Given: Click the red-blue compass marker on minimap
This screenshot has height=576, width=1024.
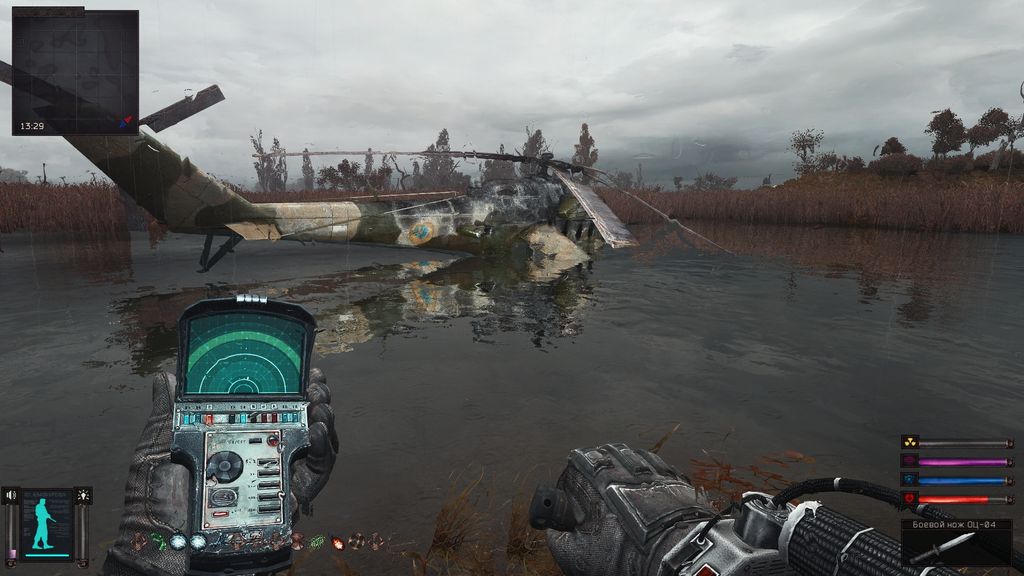Looking at the screenshot, I should pyautogui.click(x=125, y=122).
